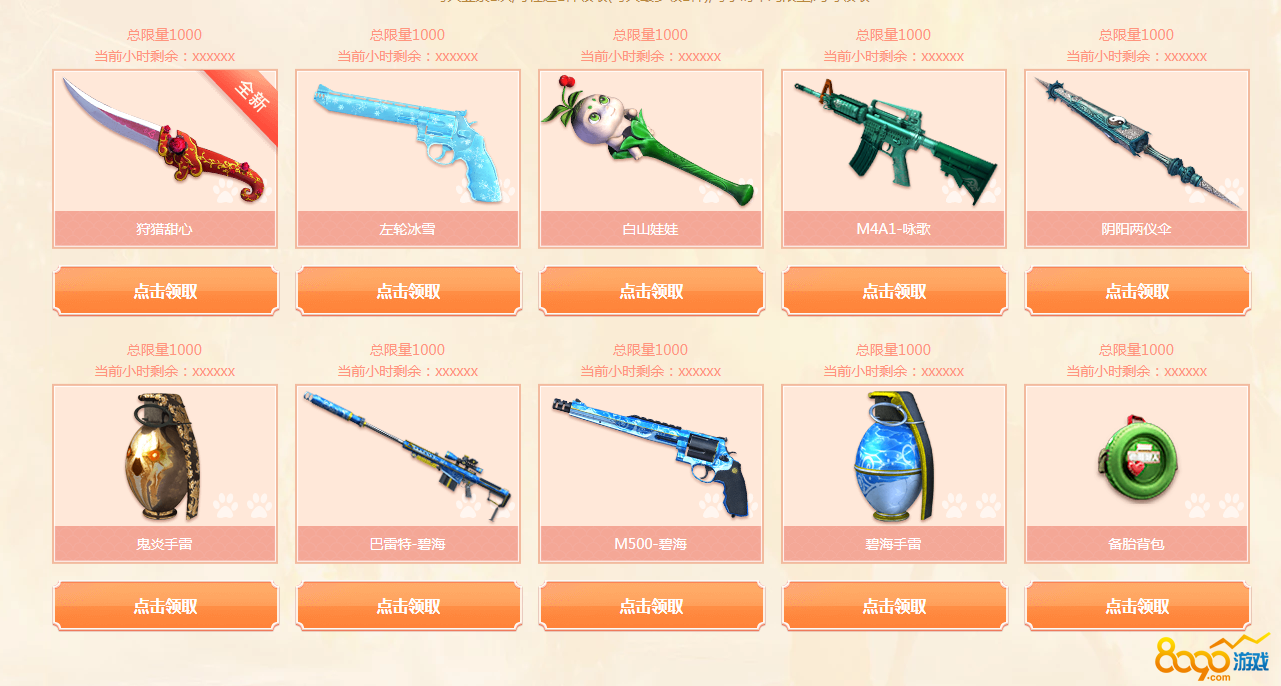Viewport: 1281px width, 686px height.
Task: Claim the 阴阳两仪伞 reward
Action: pyautogui.click(x=1137, y=291)
